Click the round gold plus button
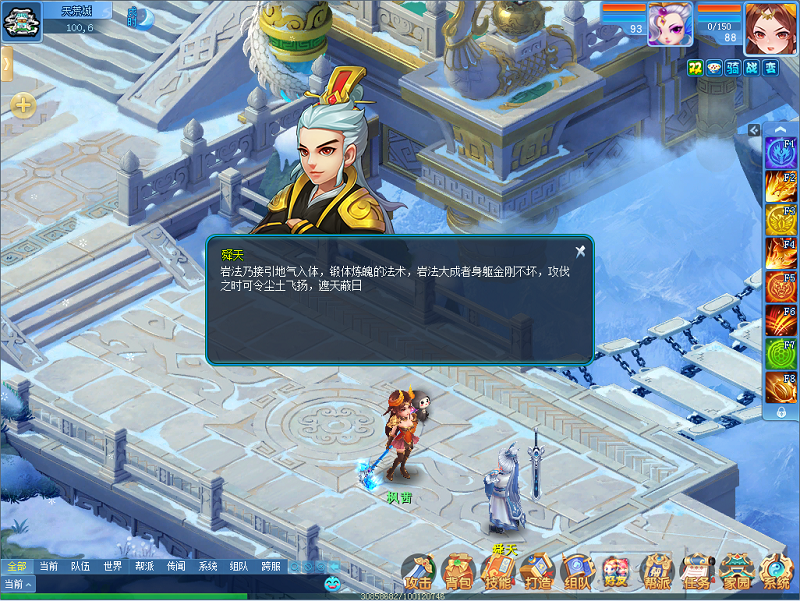This screenshot has width=800, height=601. (23, 105)
